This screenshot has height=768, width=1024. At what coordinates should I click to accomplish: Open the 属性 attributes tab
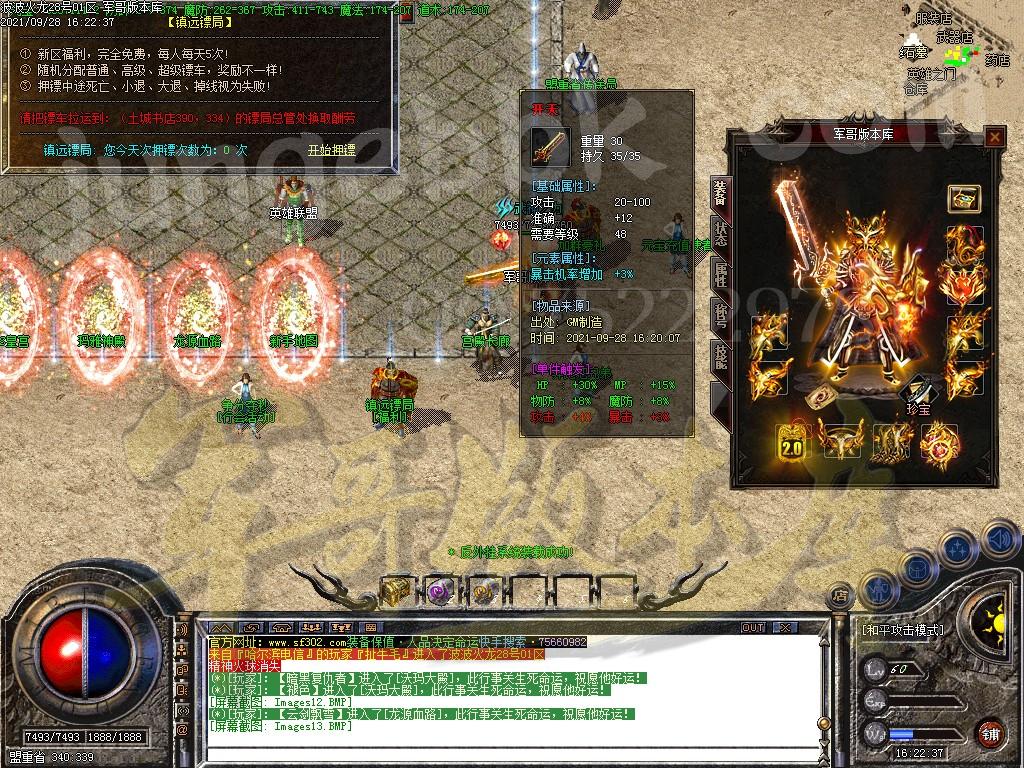[721, 274]
